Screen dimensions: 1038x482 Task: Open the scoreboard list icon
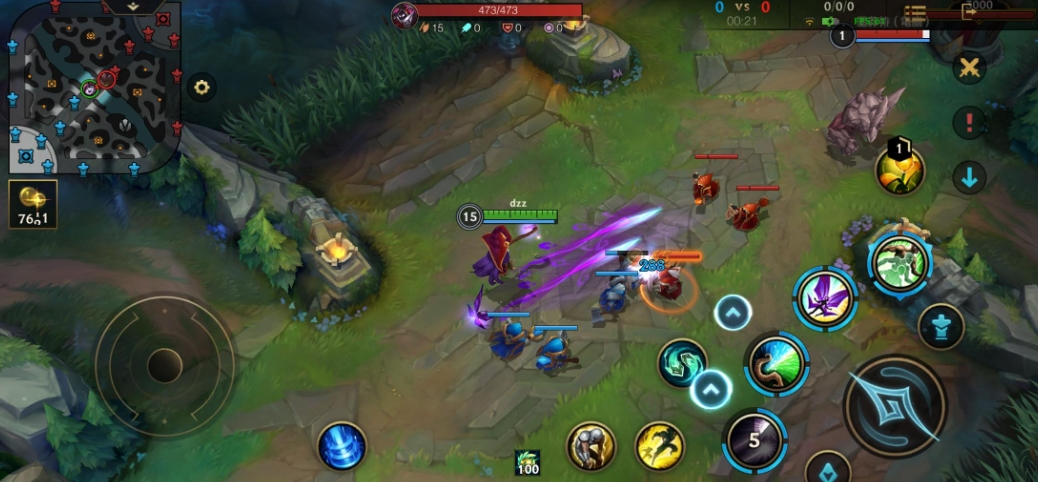[x=915, y=13]
